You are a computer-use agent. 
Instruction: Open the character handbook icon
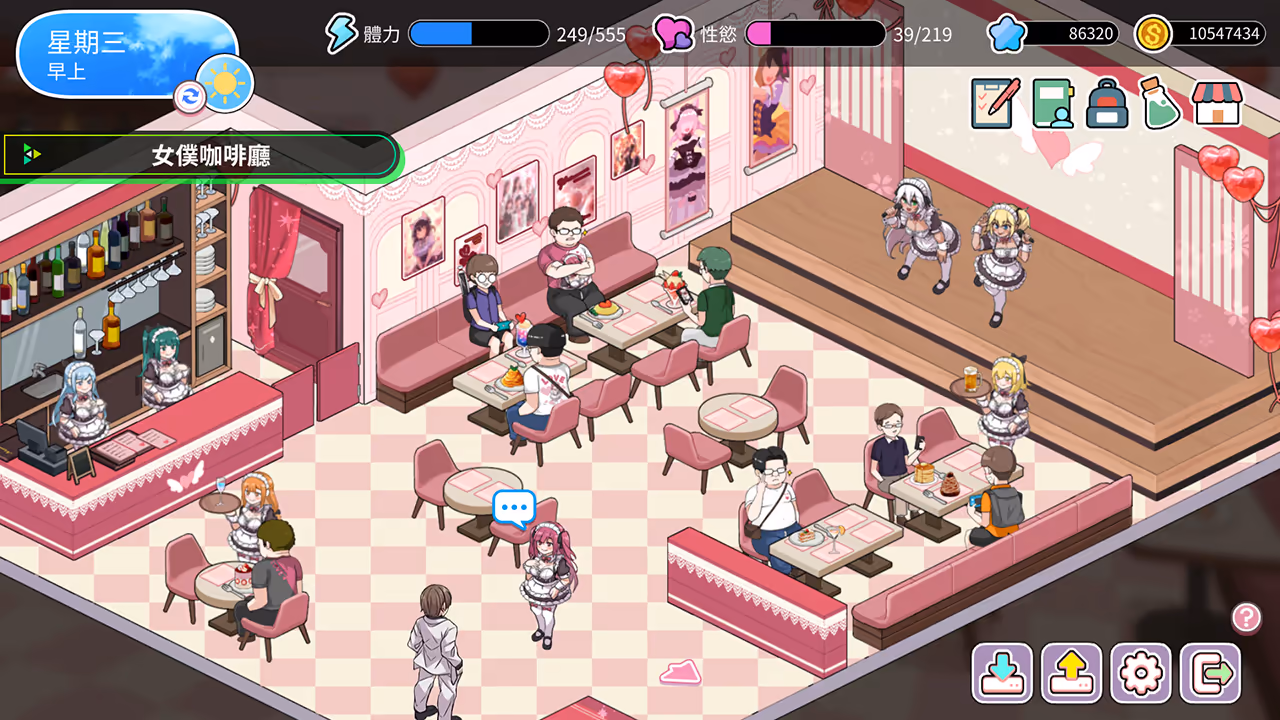click(1054, 104)
